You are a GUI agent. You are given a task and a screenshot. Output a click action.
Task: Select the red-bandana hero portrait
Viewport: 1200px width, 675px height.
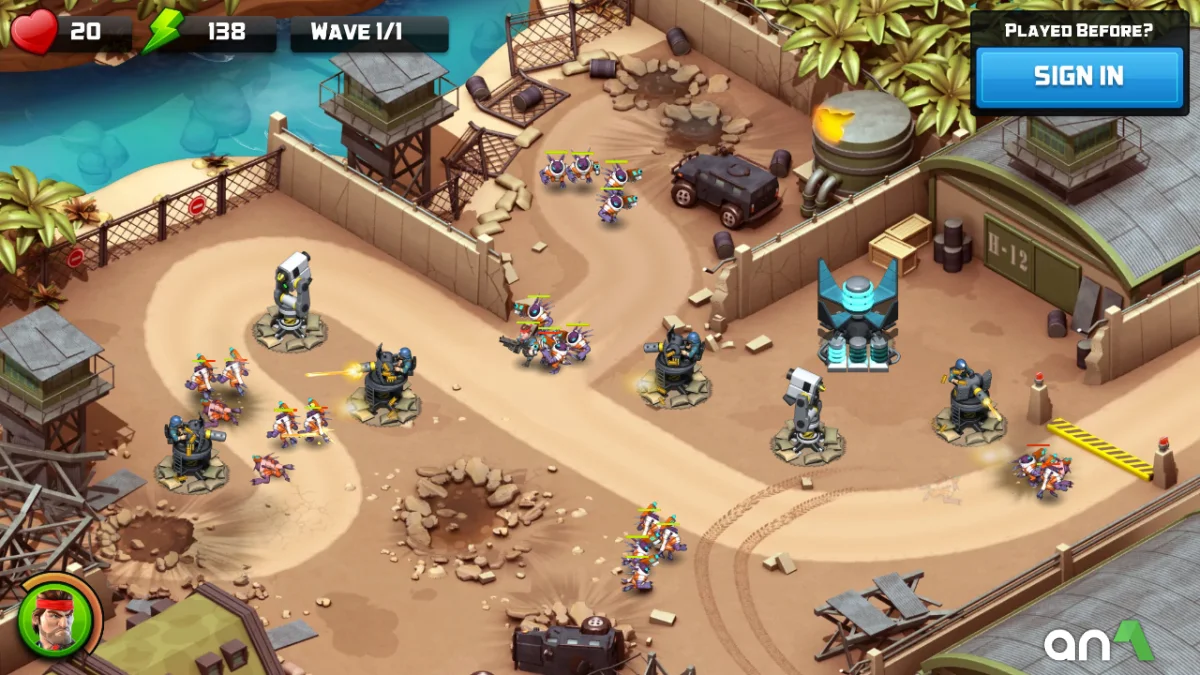[58, 616]
